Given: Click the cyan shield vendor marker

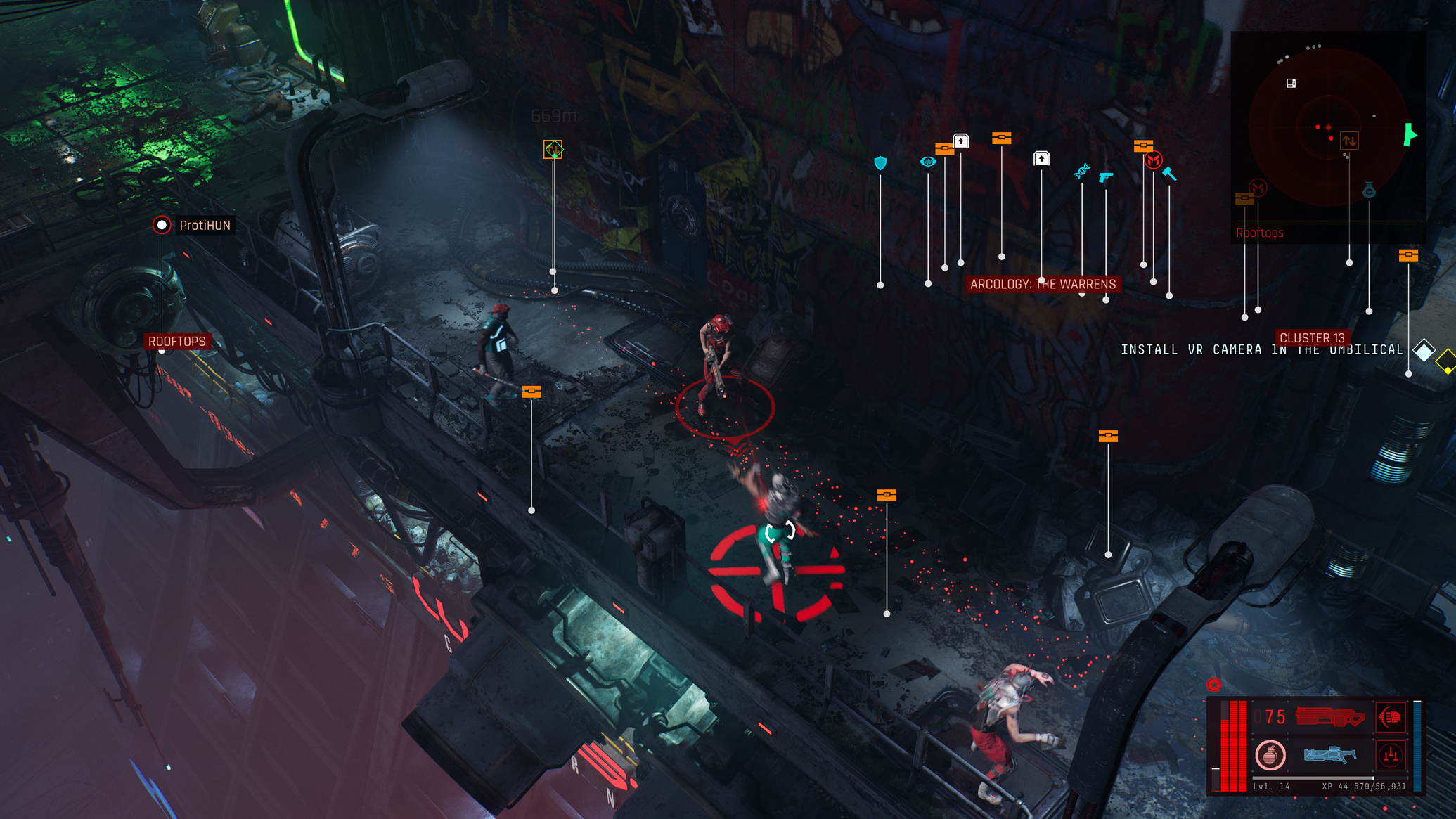Looking at the screenshot, I should 880,163.
